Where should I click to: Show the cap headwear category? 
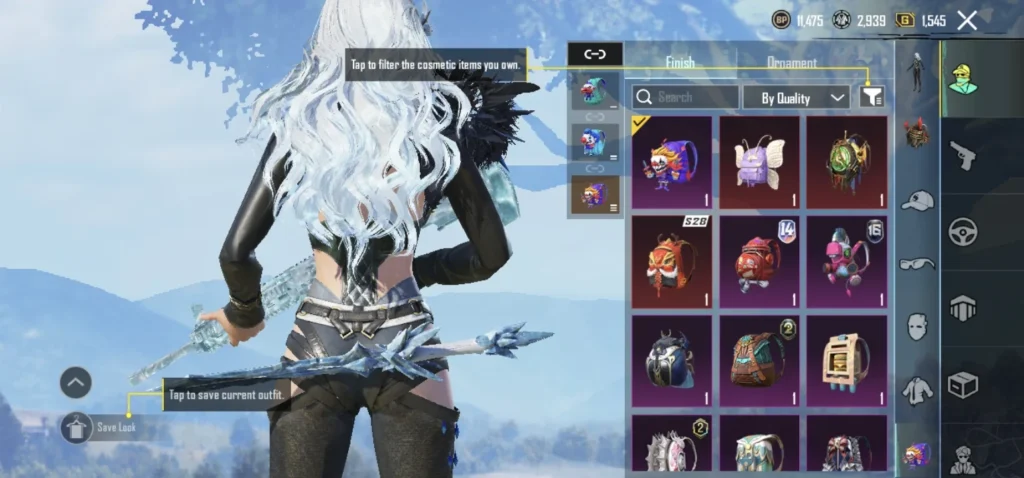click(917, 201)
